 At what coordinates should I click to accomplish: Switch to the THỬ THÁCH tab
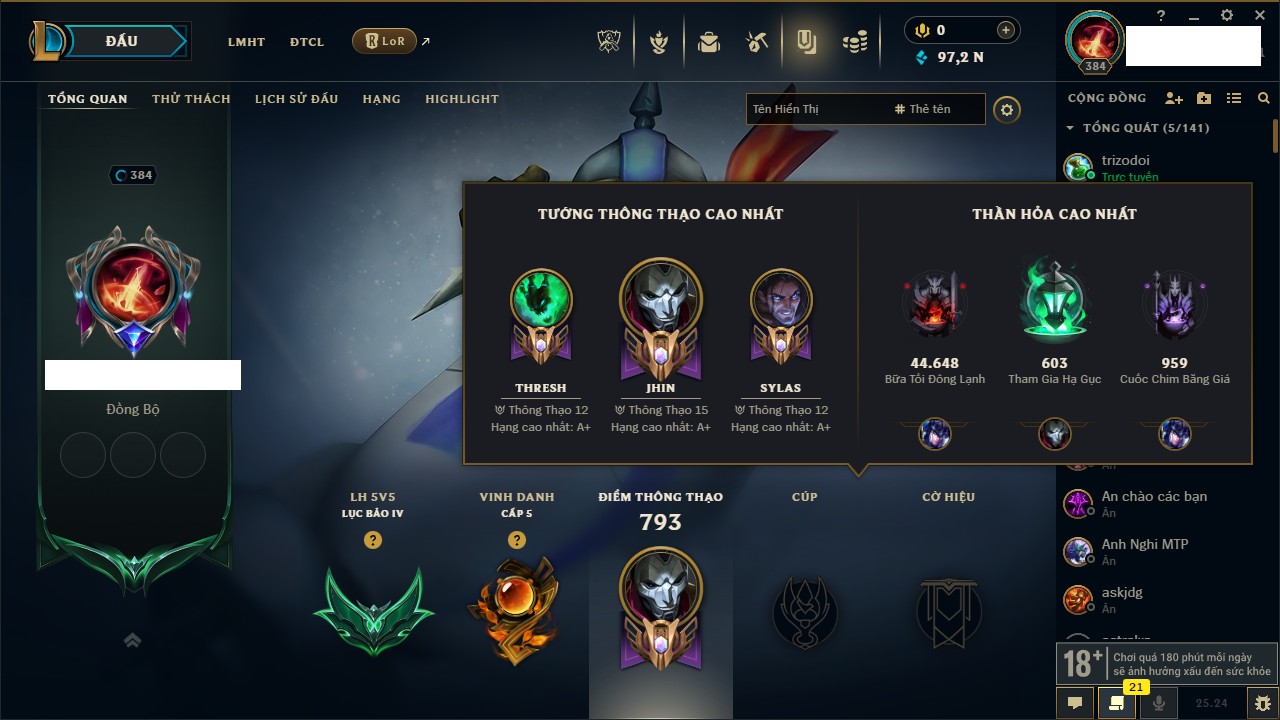click(191, 99)
